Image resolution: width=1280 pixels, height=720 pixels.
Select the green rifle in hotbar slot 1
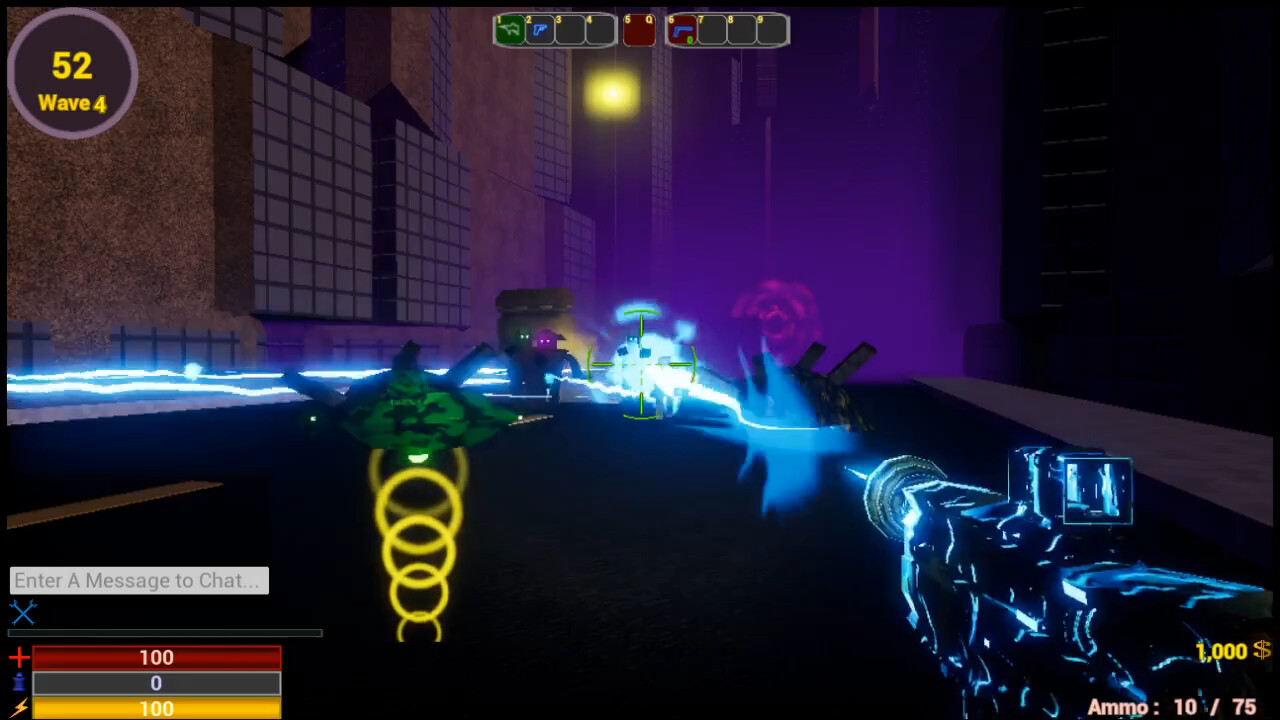[x=509, y=30]
